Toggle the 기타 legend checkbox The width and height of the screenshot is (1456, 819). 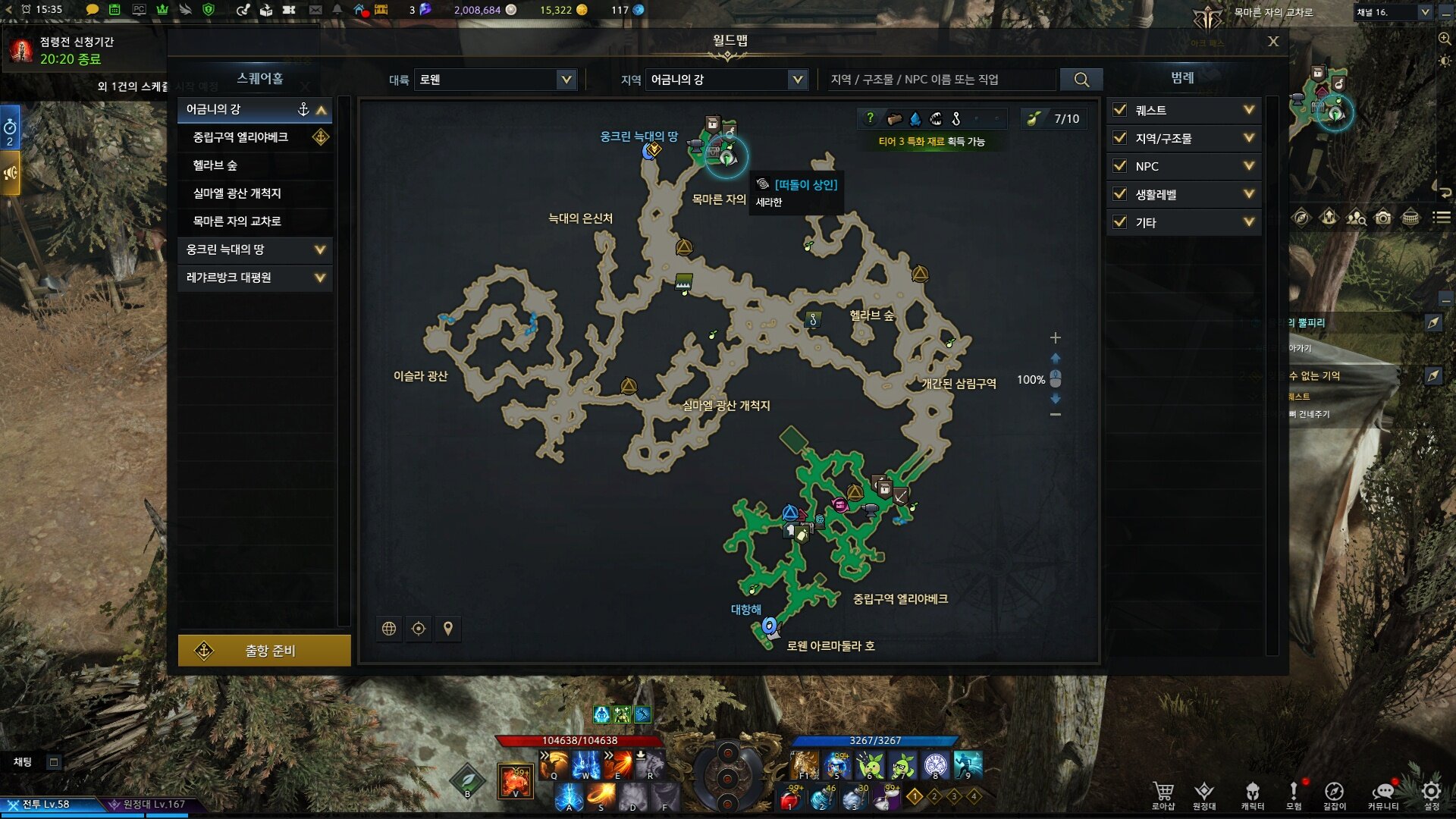coord(1119,222)
